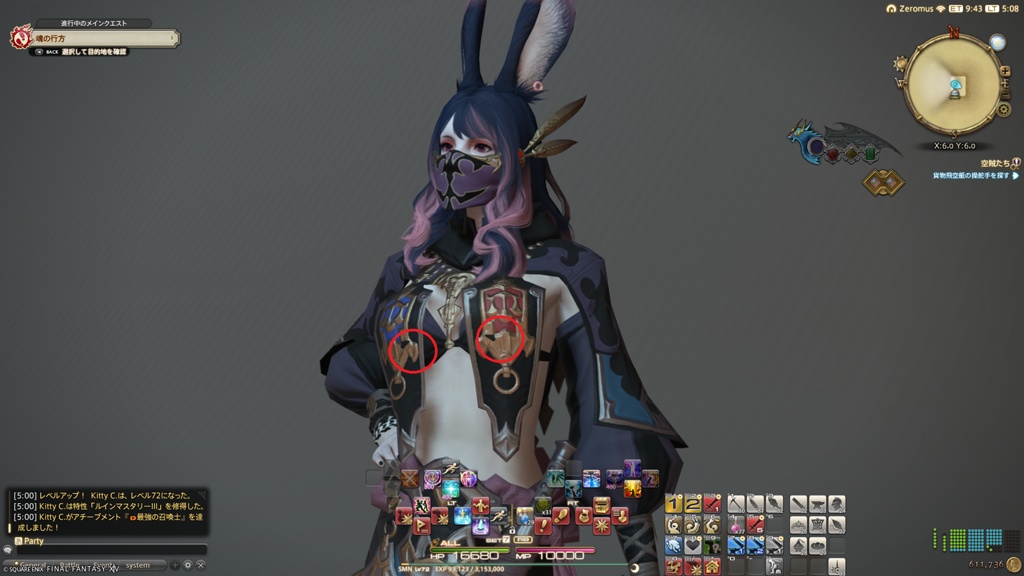Image resolution: width=1024 pixels, height=576 pixels.
Task: Switch to the Battle chat tab
Action: point(70,565)
